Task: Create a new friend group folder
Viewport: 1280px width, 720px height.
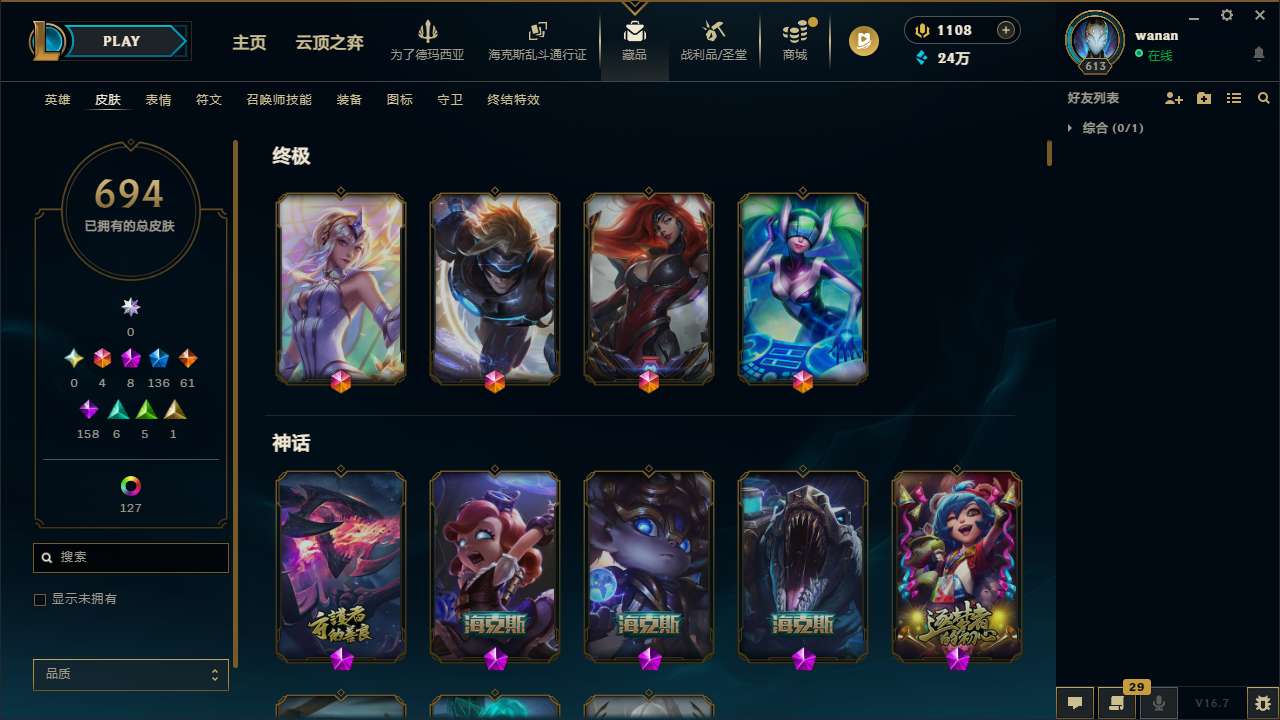Action: (1204, 98)
